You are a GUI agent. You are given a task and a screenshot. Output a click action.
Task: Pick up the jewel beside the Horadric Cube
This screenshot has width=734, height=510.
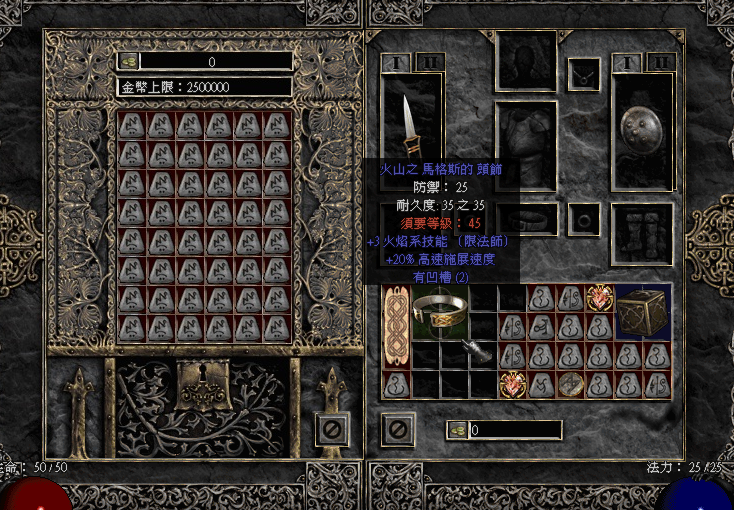pyautogui.click(x=601, y=297)
